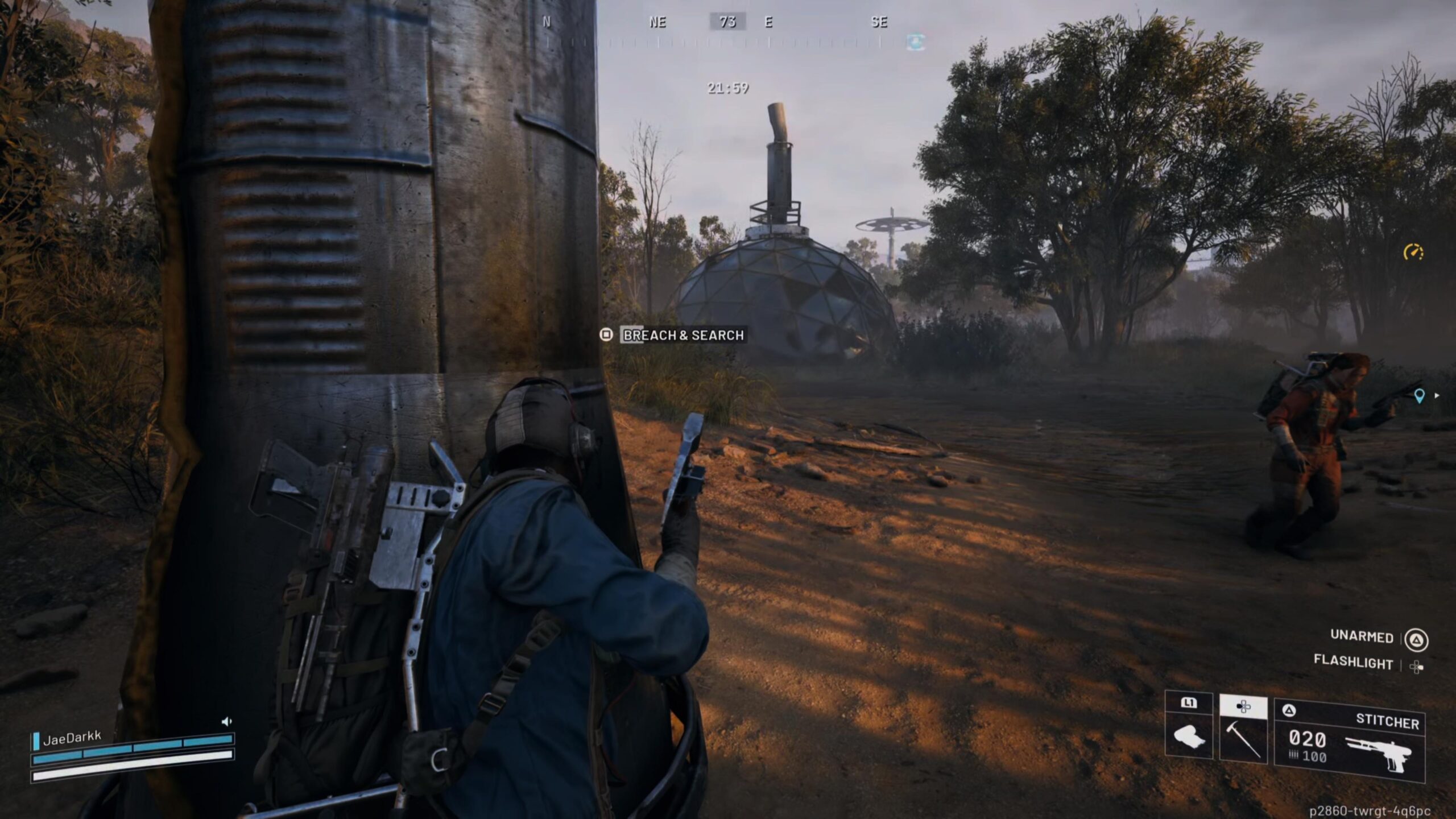This screenshot has width=1456, height=819.
Task: Toggle the Flashlight option
Action: (x=1353, y=663)
